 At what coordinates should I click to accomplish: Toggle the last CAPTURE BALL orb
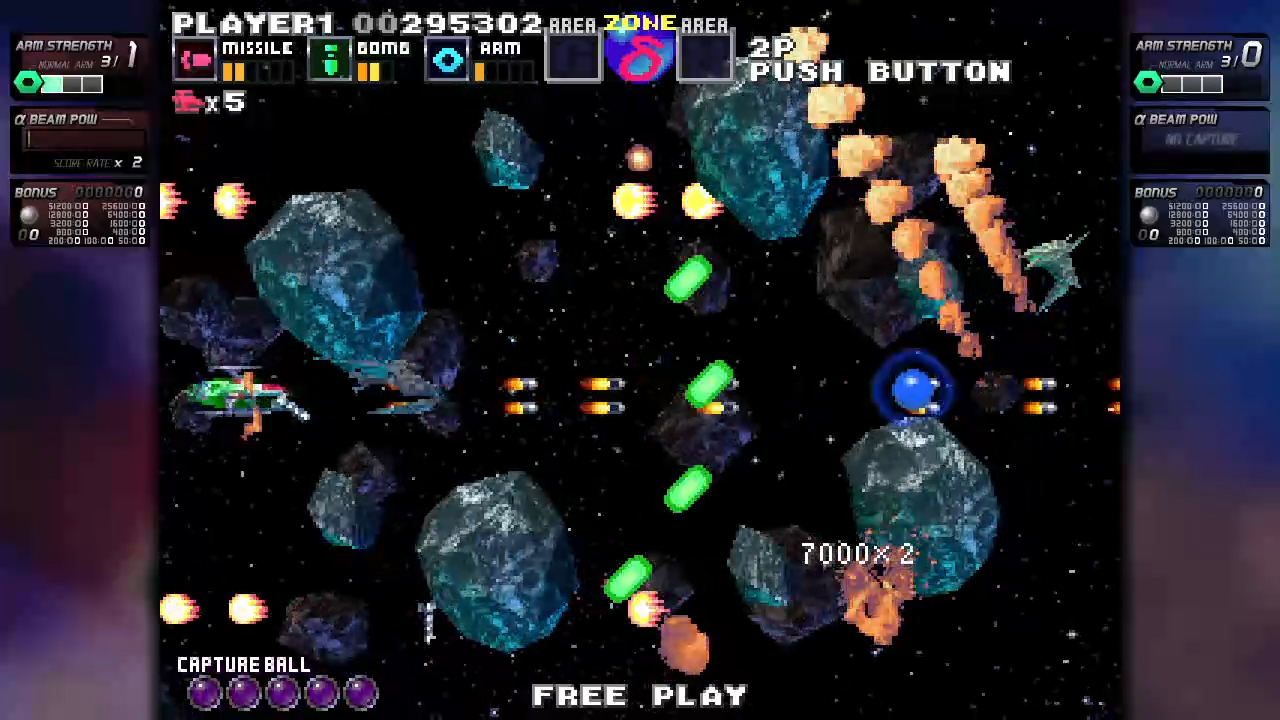coord(361,692)
